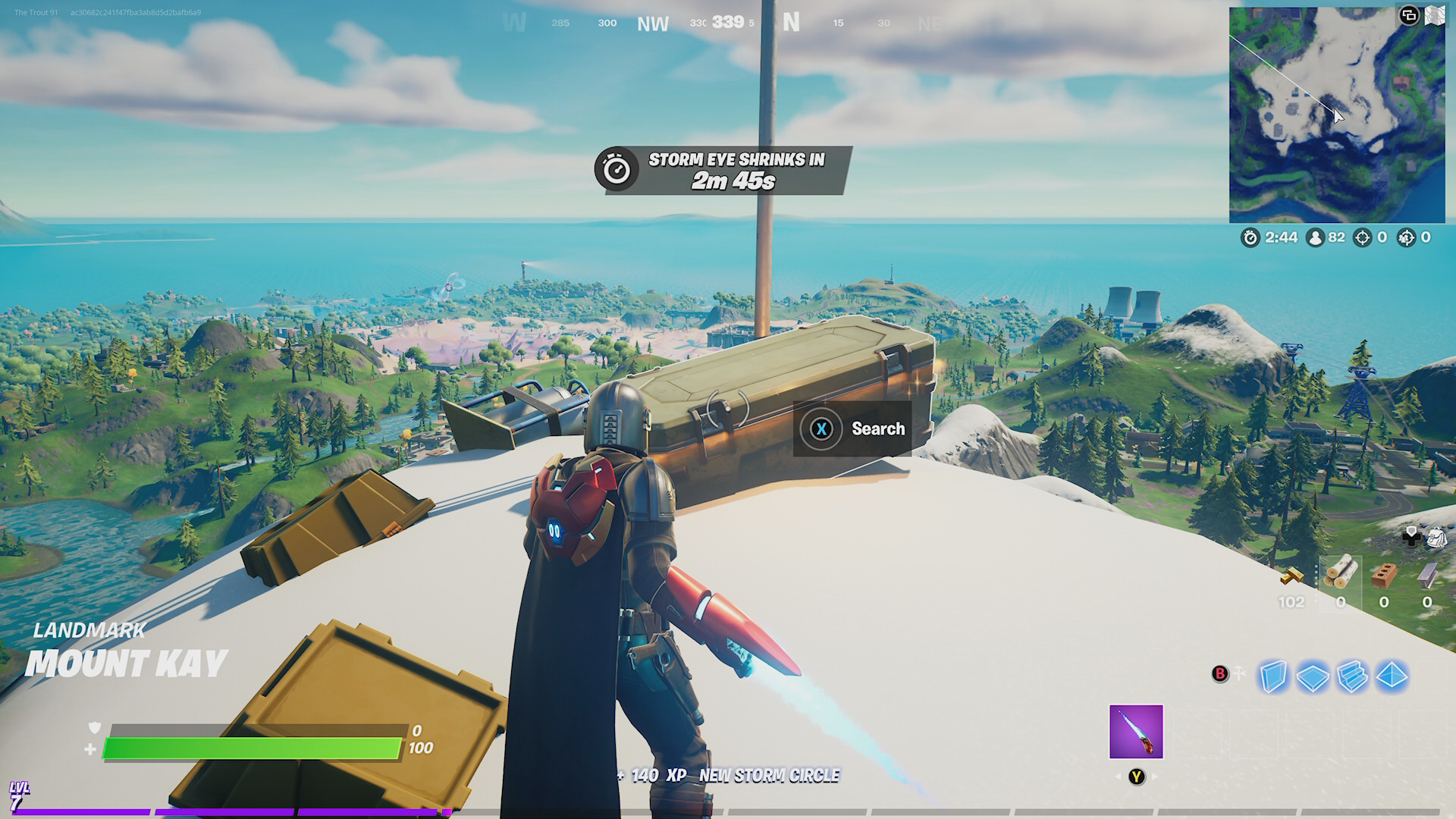Image resolution: width=1456 pixels, height=819 pixels.
Task: Select the purple harvesting tool slot
Action: (x=1135, y=732)
